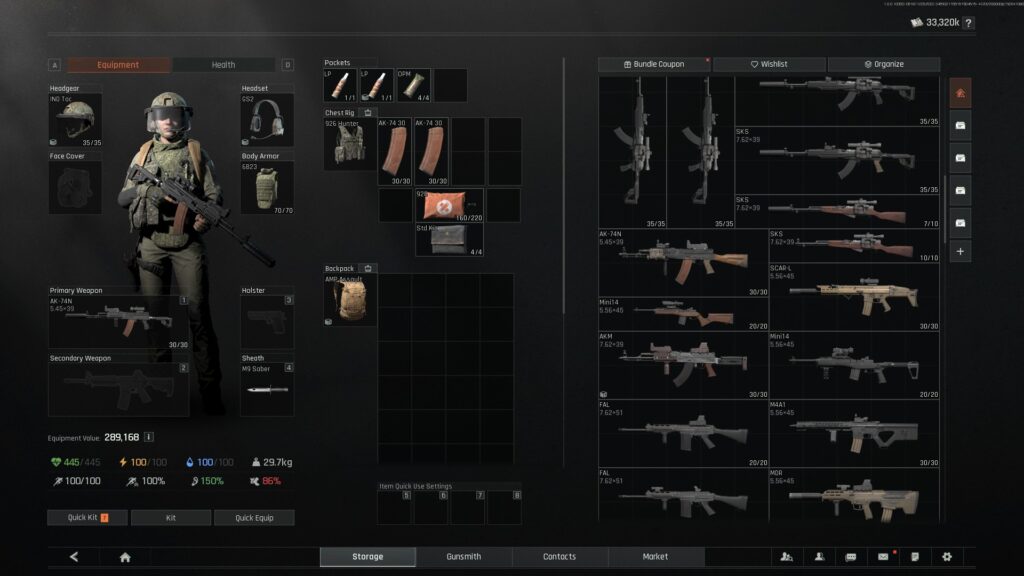Select the AK-74N primary weapon slot
Screen dimensions: 1024x576
[x=118, y=322]
